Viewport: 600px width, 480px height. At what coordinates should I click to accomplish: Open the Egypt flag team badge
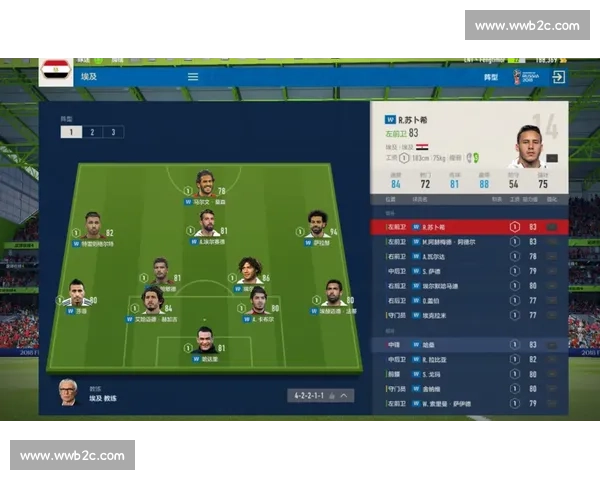56,71
